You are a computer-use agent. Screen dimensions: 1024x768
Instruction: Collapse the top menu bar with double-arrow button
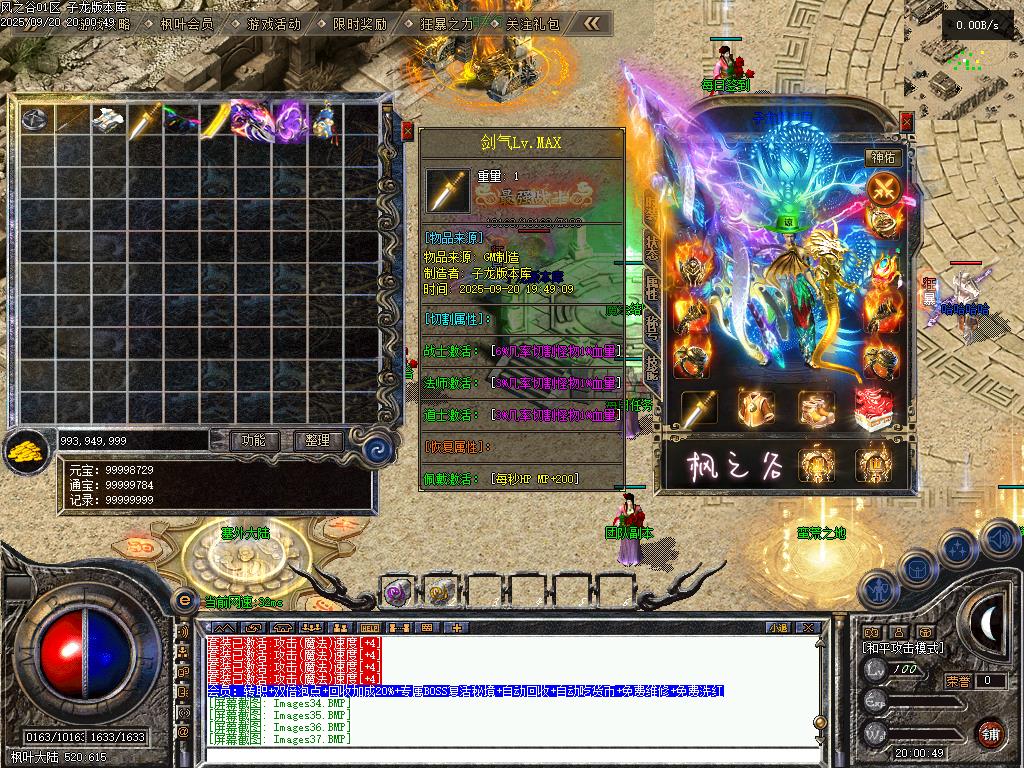tap(593, 23)
